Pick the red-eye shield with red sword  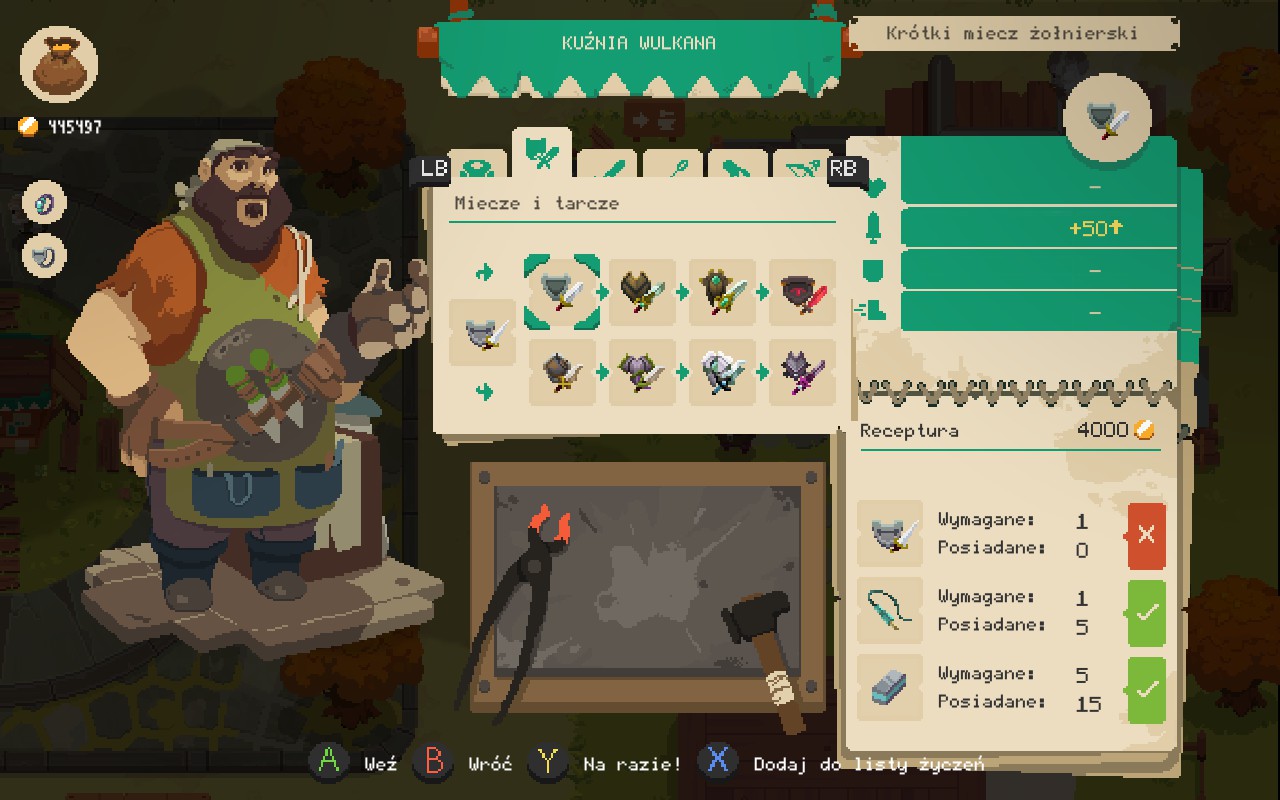pyautogui.click(x=802, y=292)
